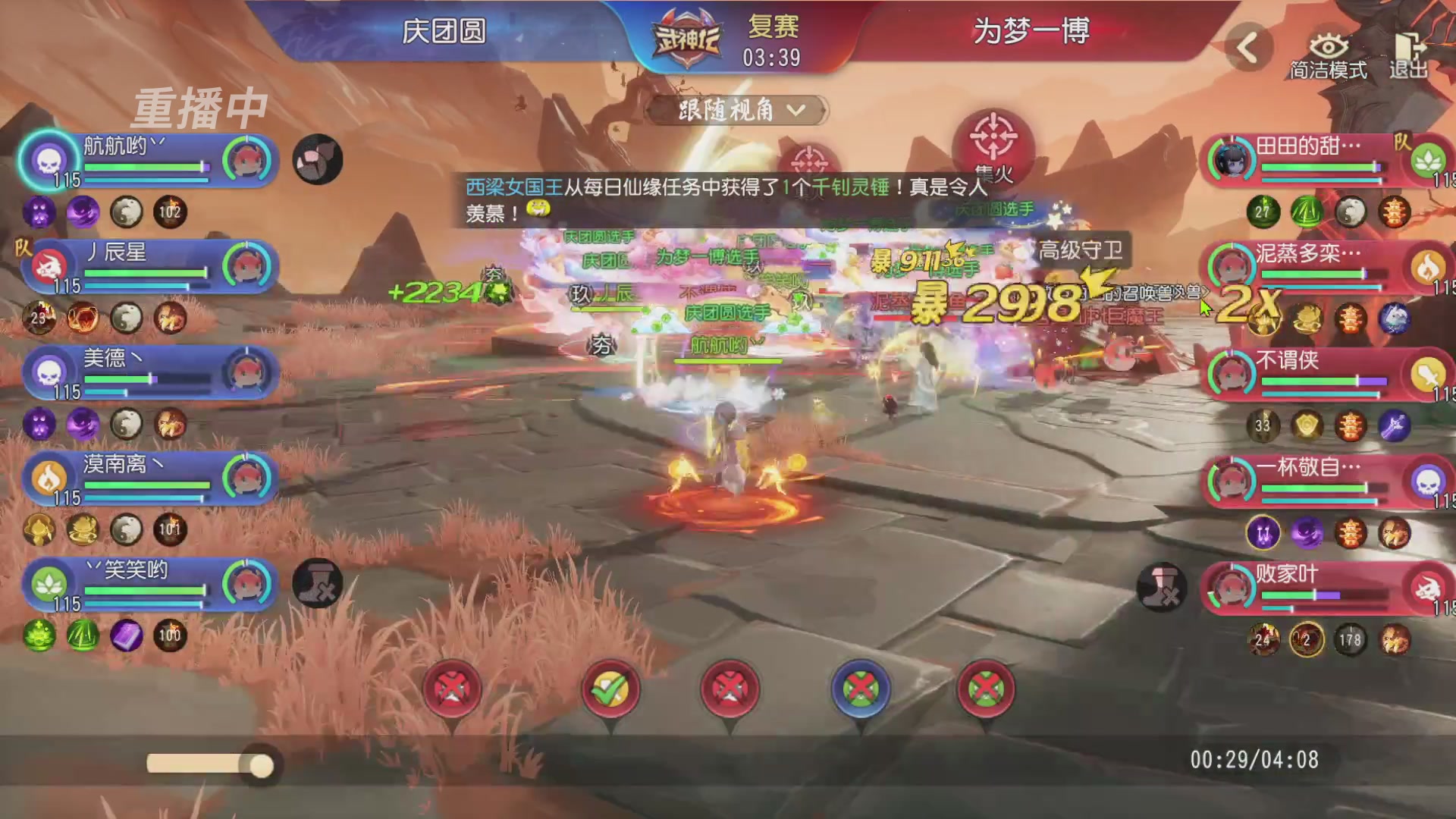Click the yin-yang buff icon under 丿辰星
This screenshot has width=1456, height=819.
pos(124,318)
